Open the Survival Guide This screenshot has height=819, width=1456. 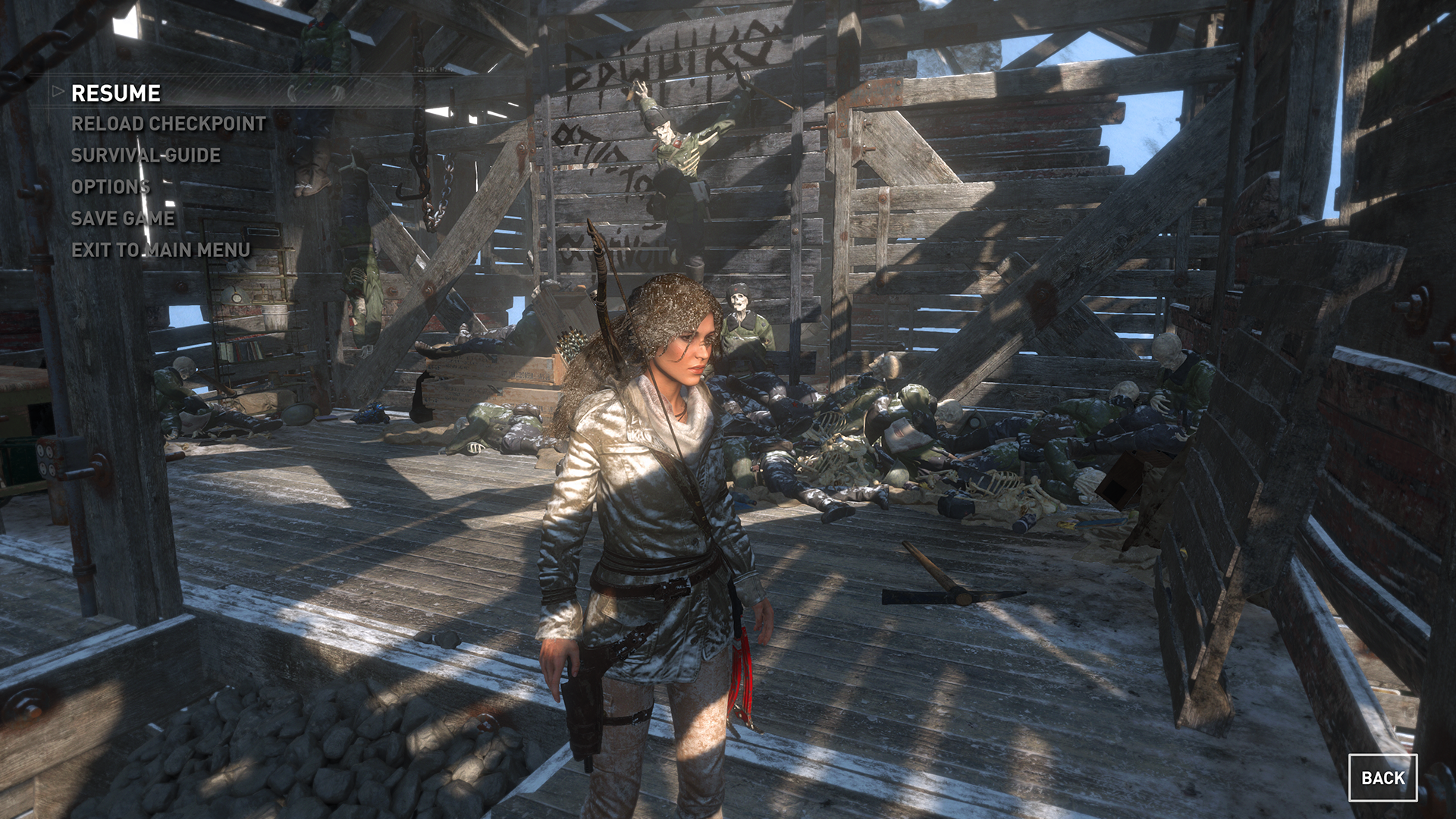click(x=146, y=155)
